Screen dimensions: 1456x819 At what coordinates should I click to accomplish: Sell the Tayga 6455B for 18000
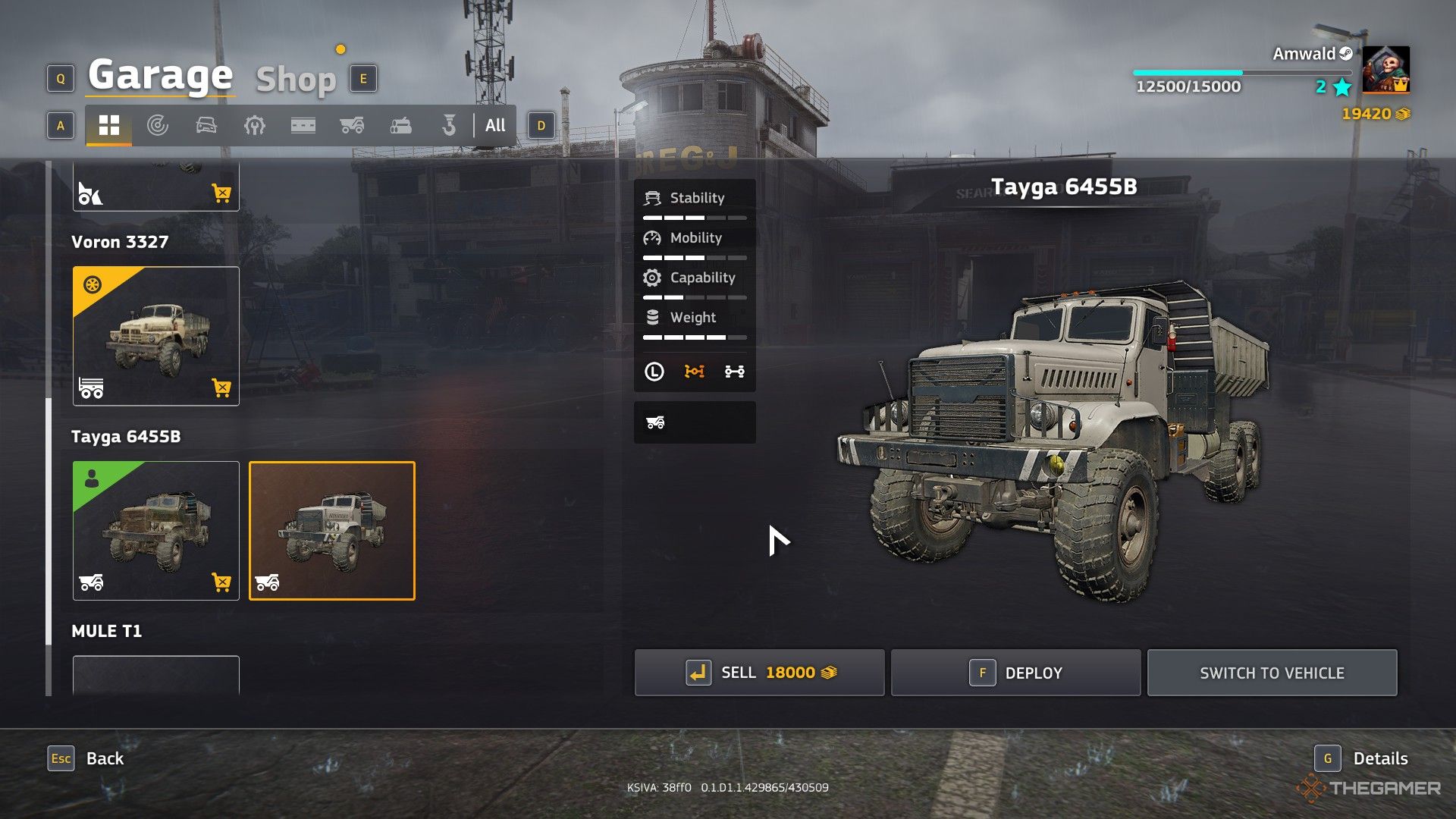(759, 673)
